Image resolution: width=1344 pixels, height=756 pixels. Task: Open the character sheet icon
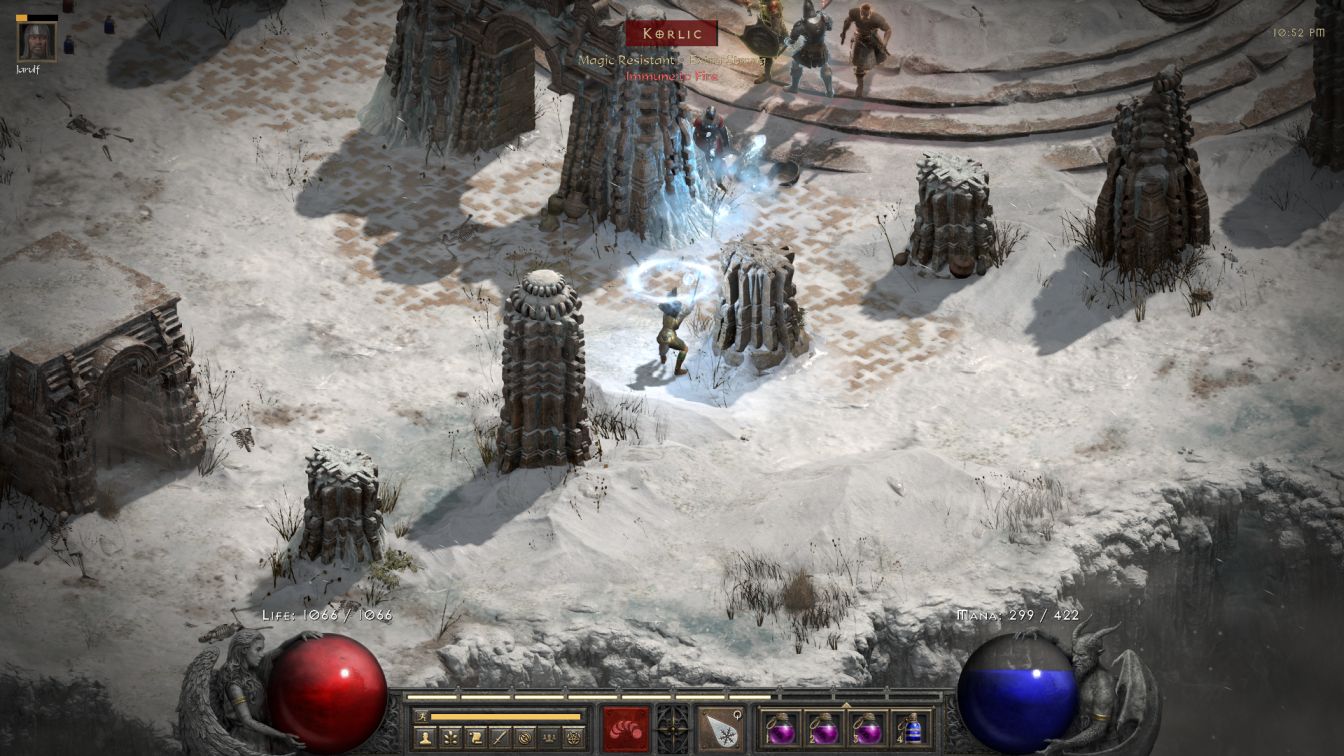tap(426, 739)
